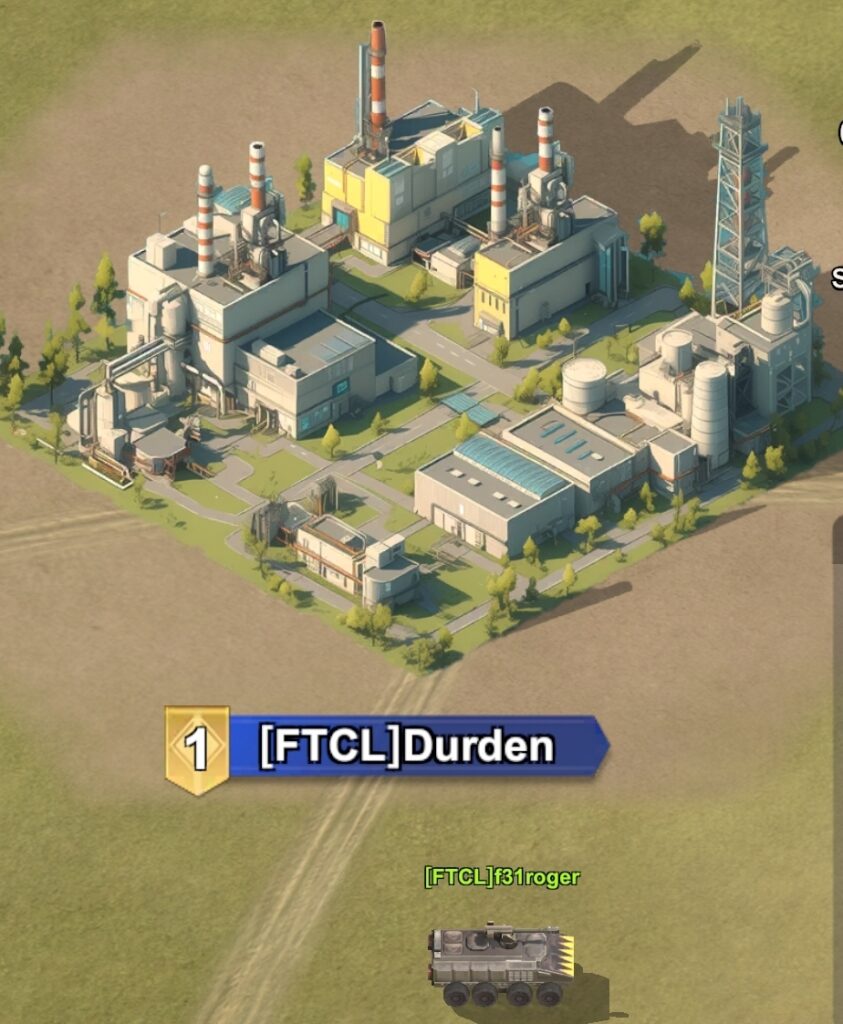Click the gold level 1 badge
The width and height of the screenshot is (843, 1024).
tap(198, 749)
